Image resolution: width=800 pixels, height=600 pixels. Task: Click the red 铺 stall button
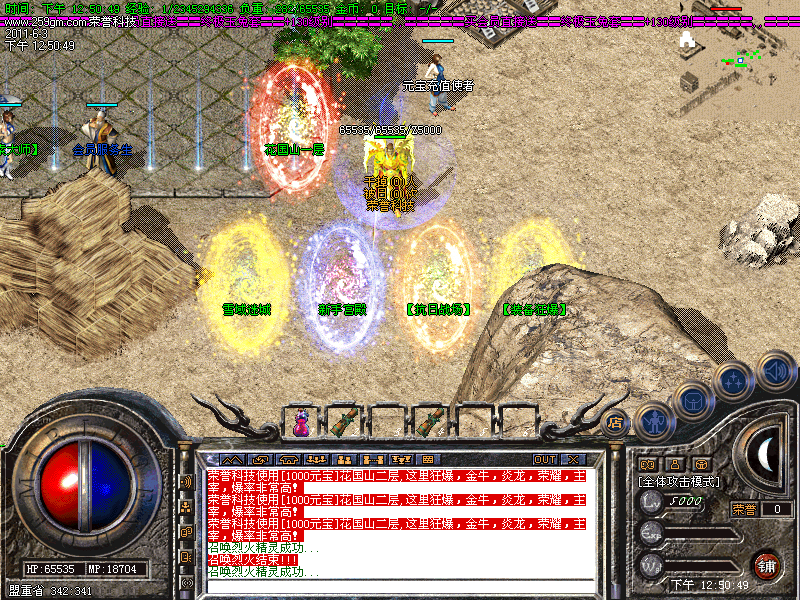[x=766, y=565]
